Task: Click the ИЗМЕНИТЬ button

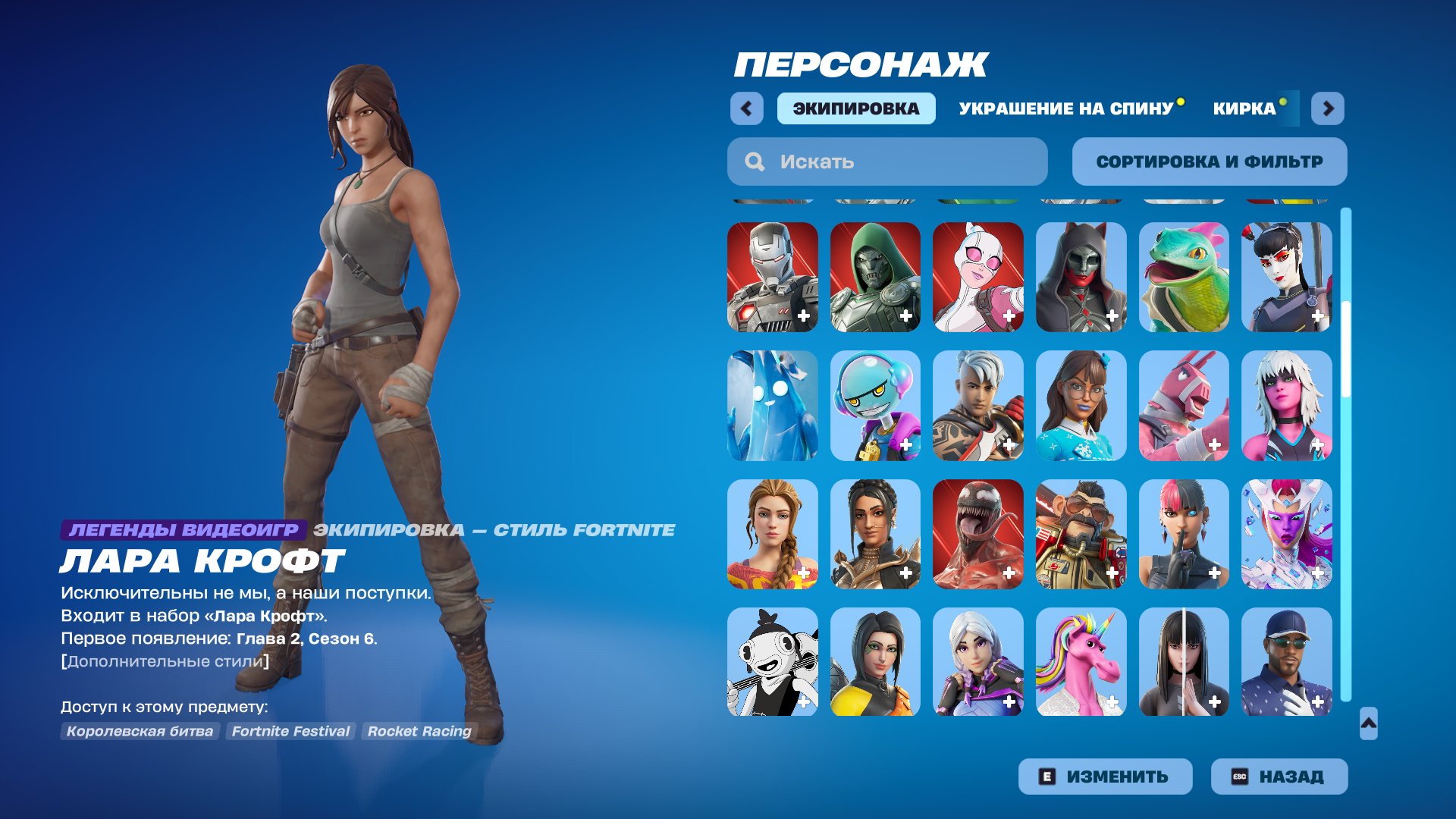Action: [1104, 775]
